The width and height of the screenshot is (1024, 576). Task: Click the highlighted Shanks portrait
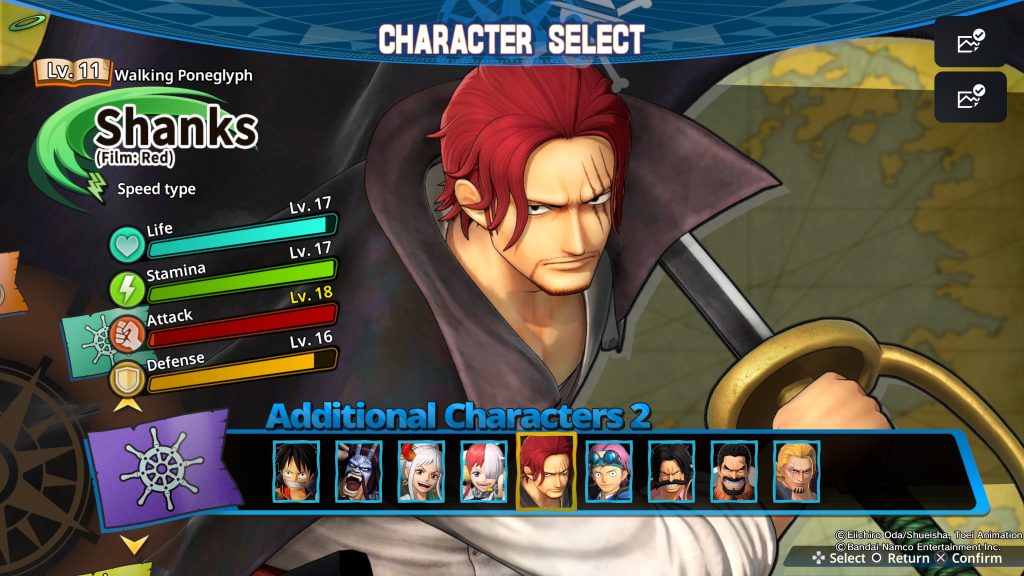coord(546,471)
